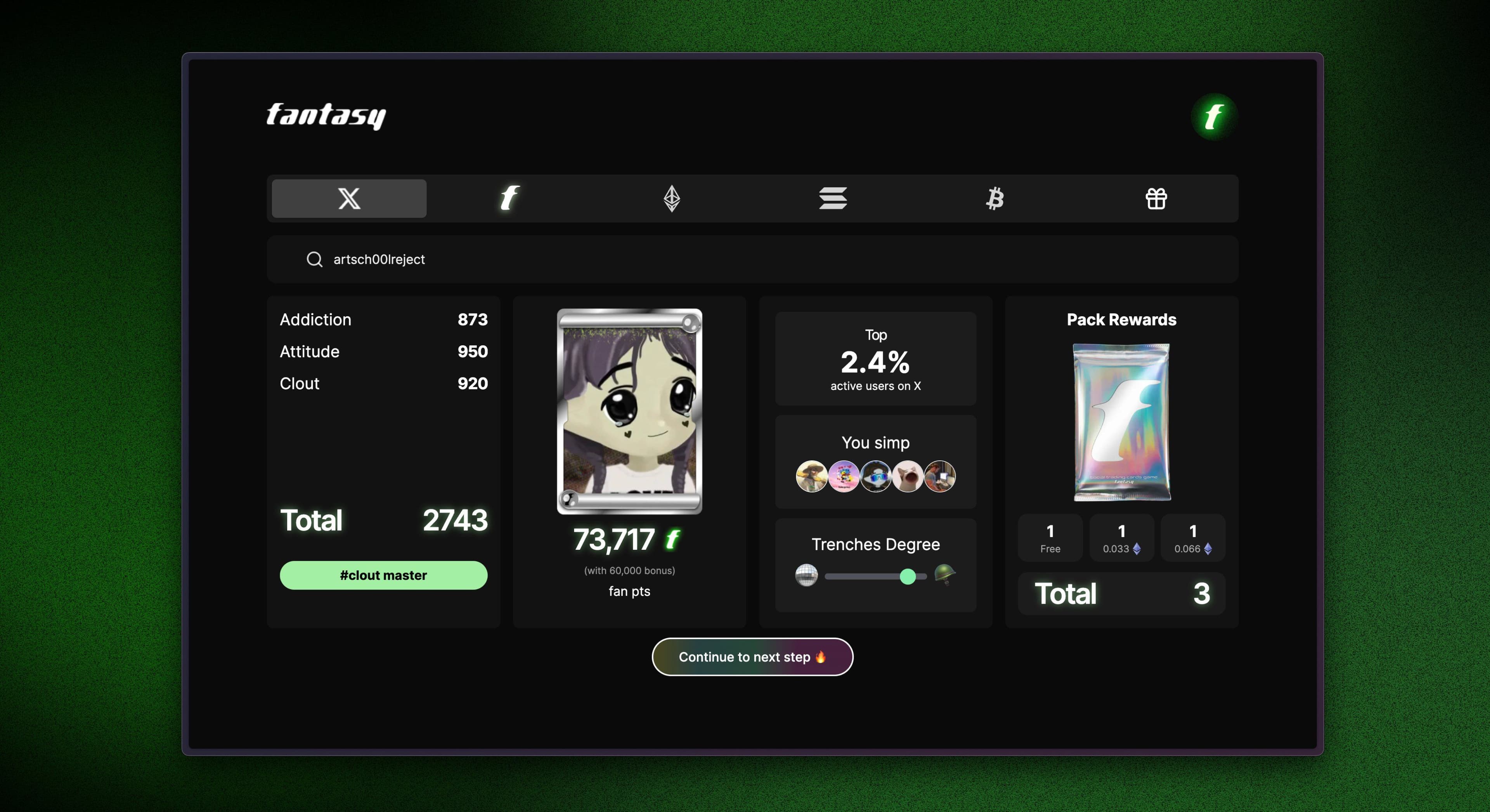Toggle the #clout master badge
Image resolution: width=1490 pixels, height=812 pixels.
[383, 575]
